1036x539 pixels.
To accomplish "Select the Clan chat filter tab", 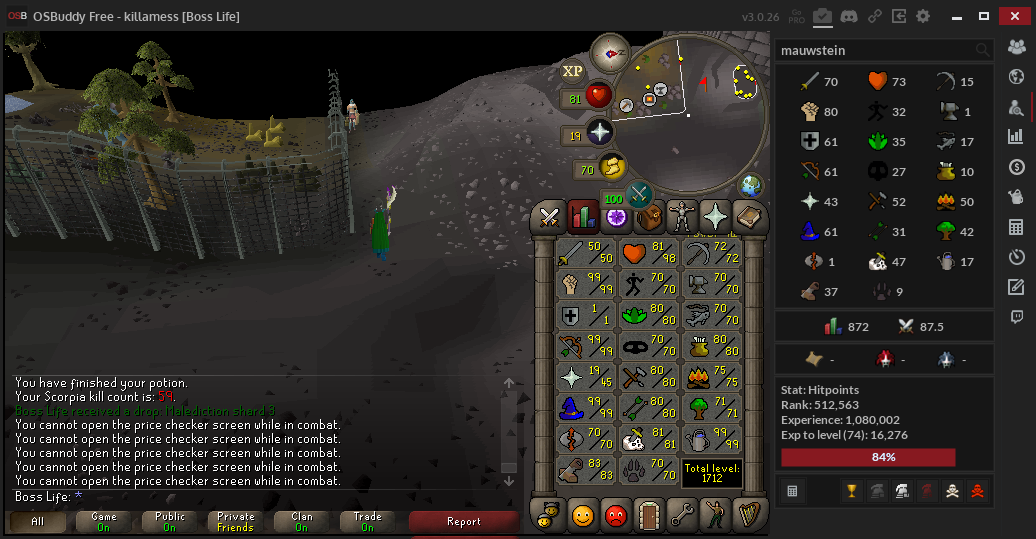I will pos(302,521).
